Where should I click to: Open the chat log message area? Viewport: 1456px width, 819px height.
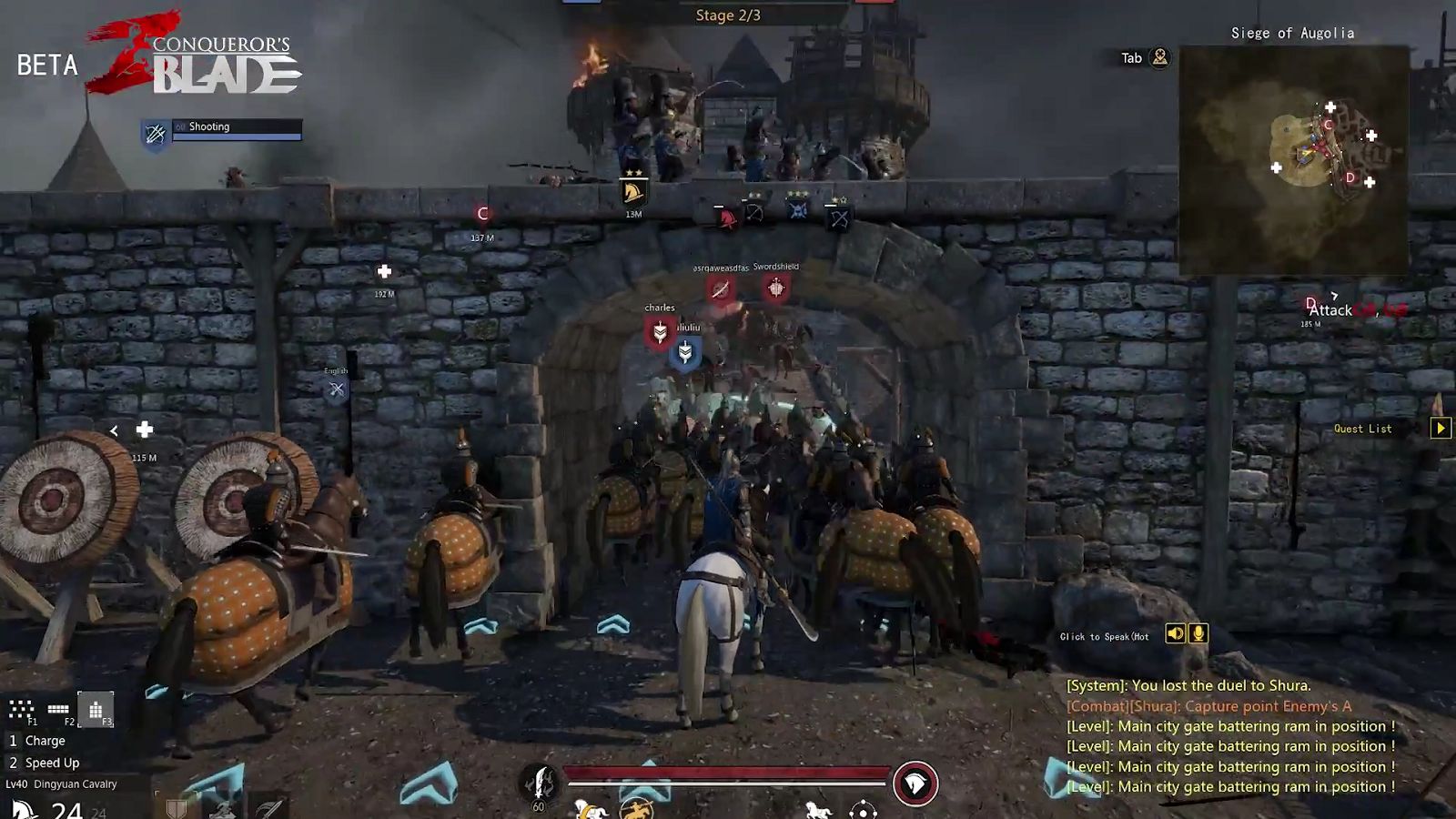(1230, 736)
